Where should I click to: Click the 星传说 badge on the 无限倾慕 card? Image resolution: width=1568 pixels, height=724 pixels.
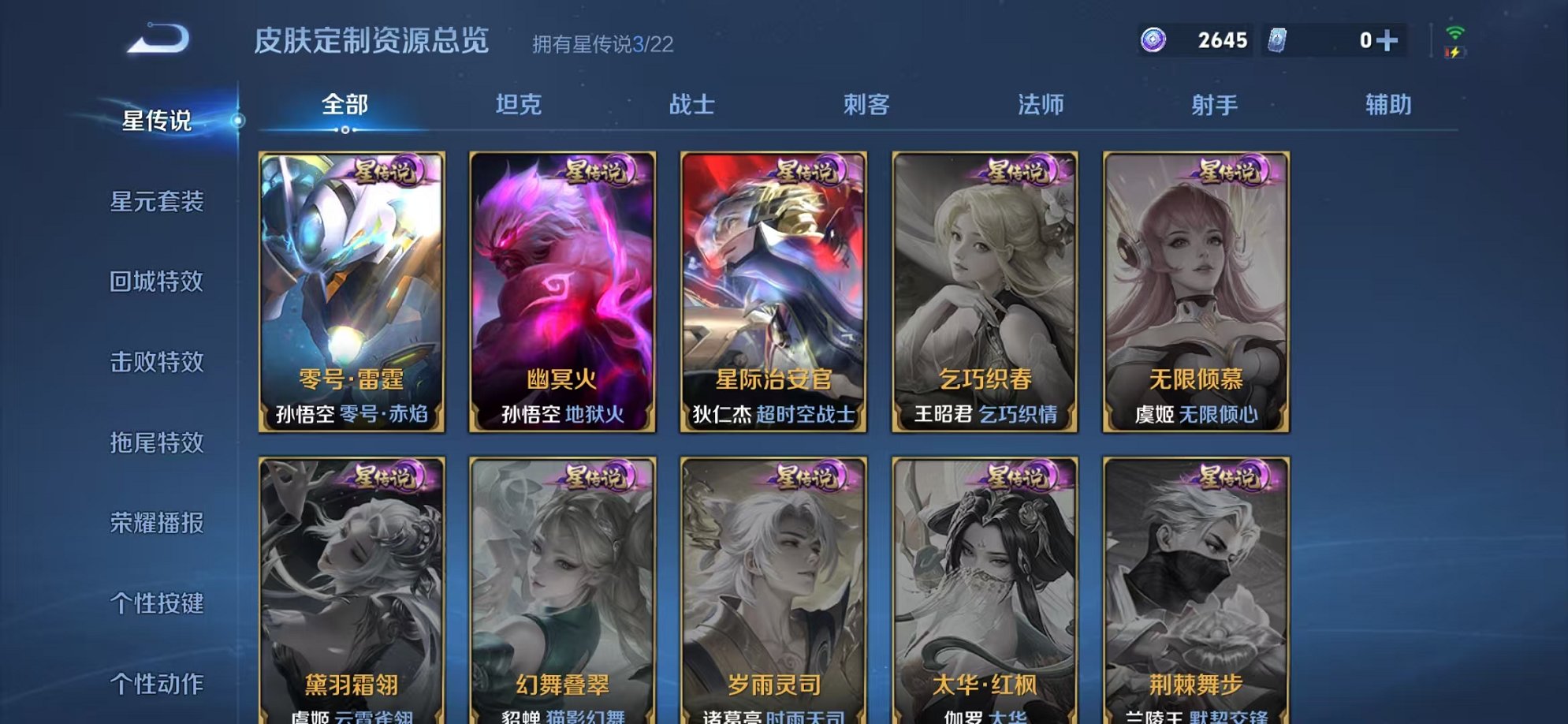coord(1232,172)
